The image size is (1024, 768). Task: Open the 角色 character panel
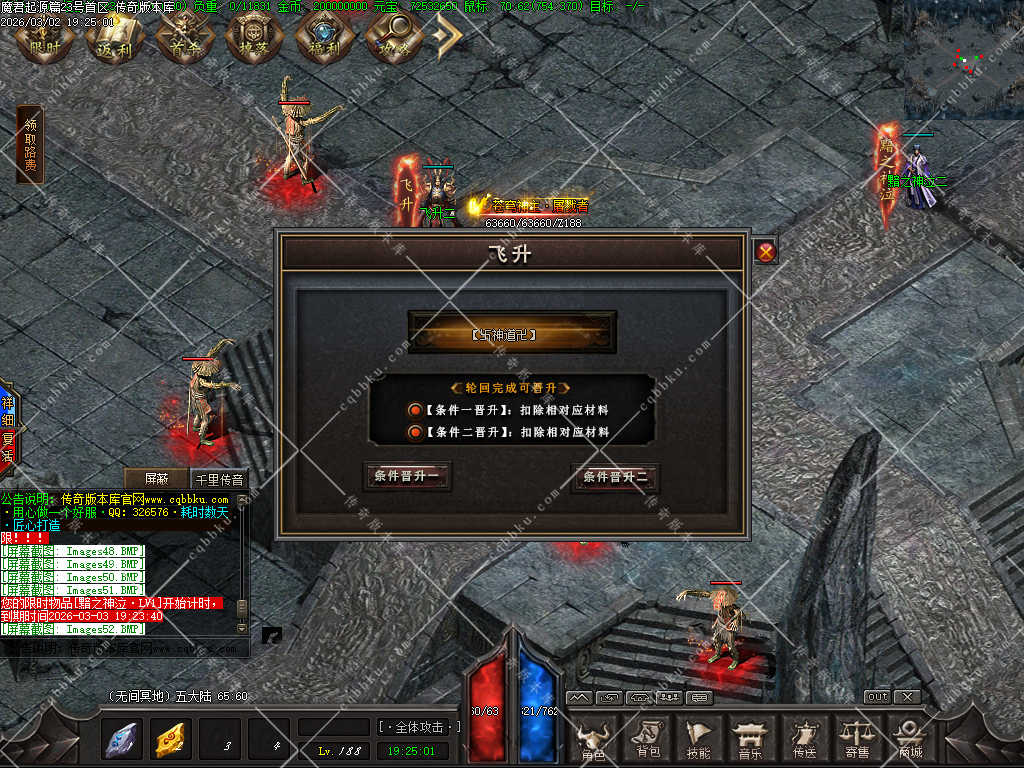pyautogui.click(x=593, y=740)
